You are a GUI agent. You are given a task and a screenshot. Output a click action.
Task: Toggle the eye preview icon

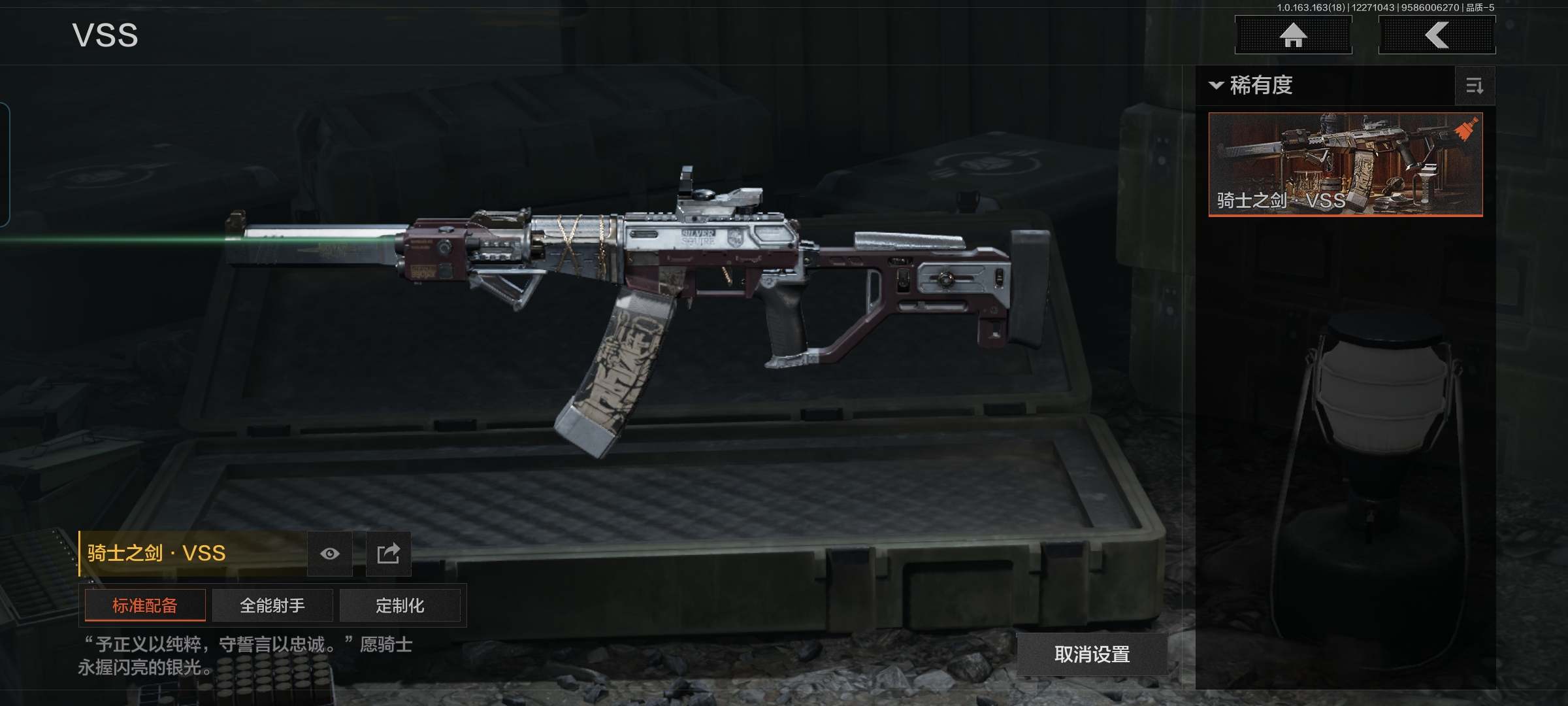330,554
